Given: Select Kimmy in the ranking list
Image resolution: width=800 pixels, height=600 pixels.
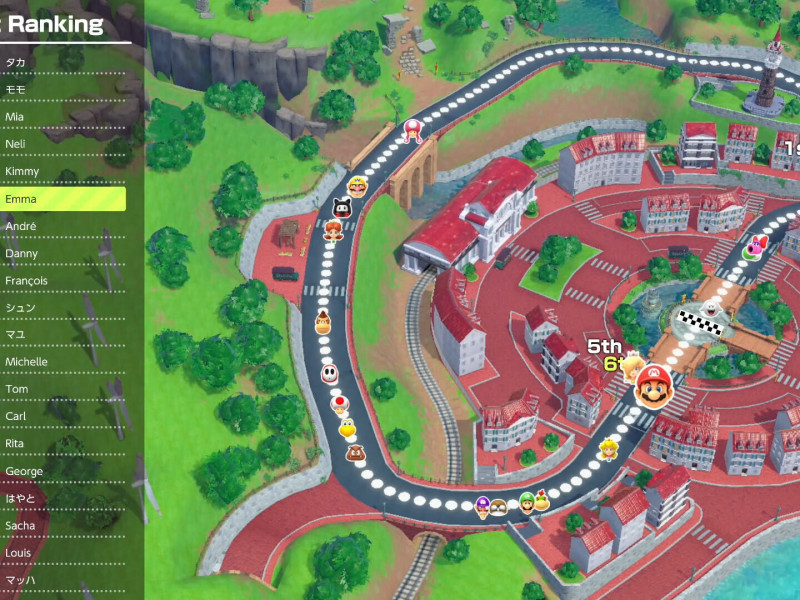Looking at the screenshot, I should 62,171.
